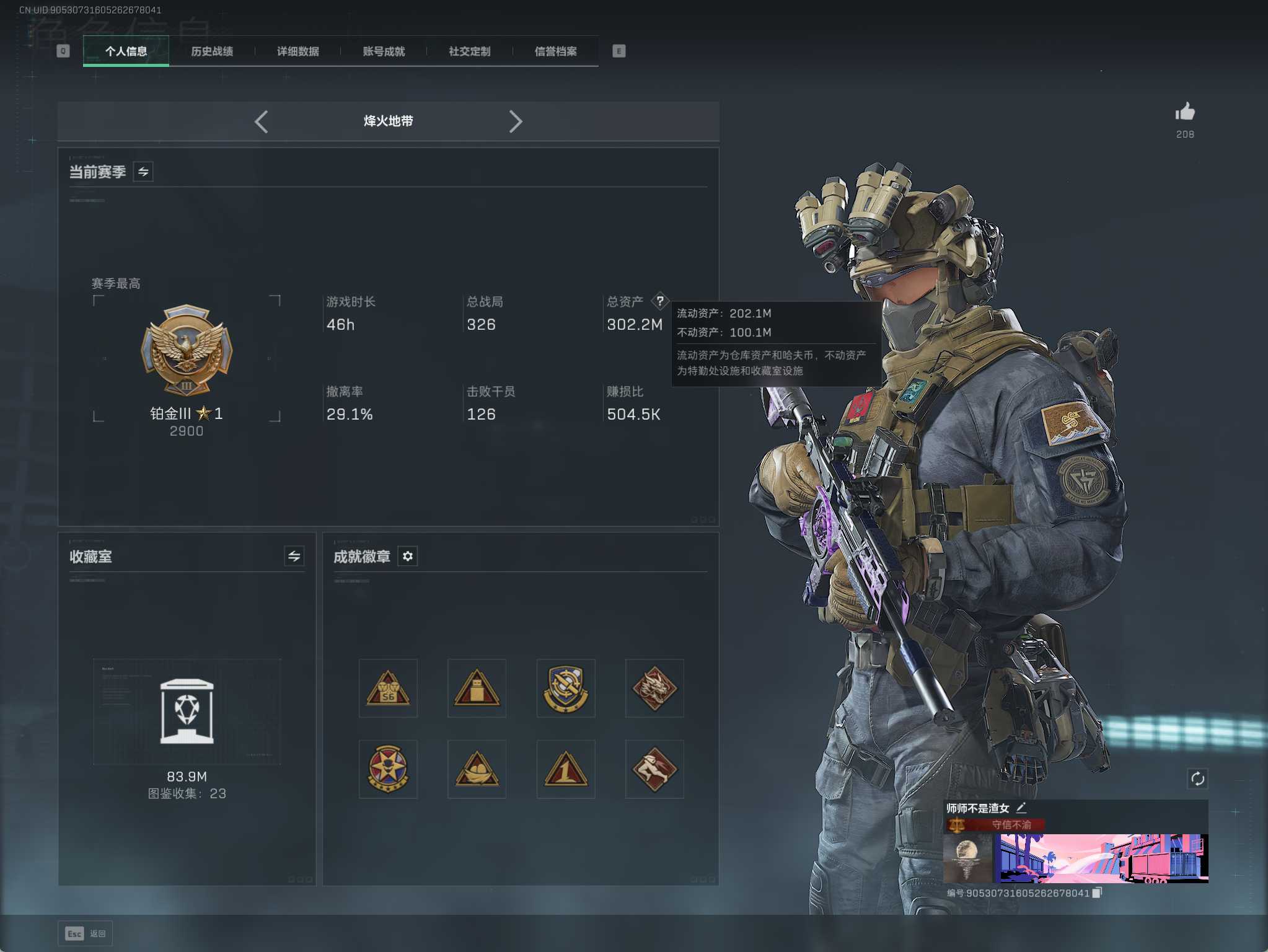Click the refresh icon above the namecard
Viewport: 1268px width, 952px height.
1197,778
